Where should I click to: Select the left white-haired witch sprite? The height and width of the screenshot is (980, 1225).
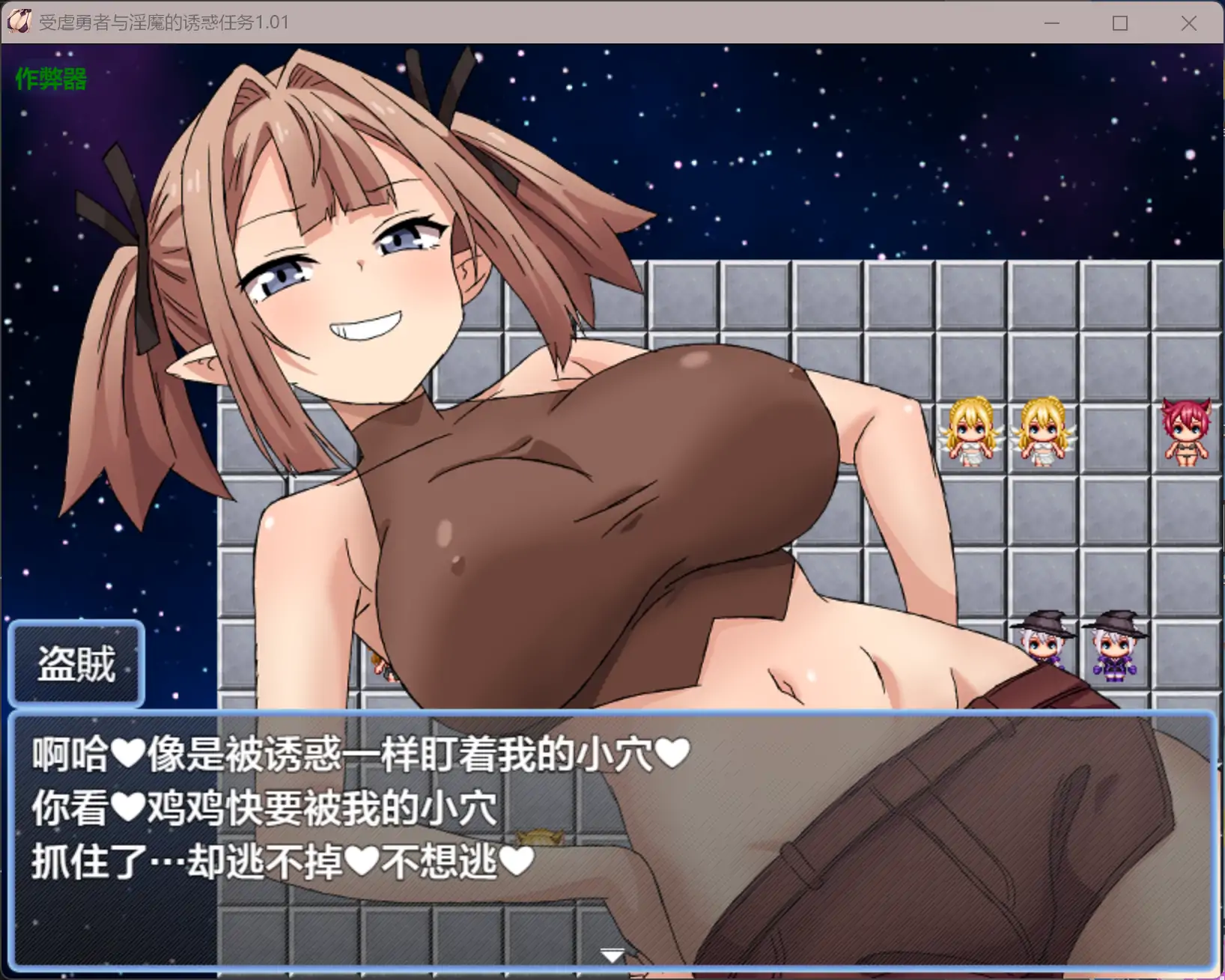[x=1042, y=644]
